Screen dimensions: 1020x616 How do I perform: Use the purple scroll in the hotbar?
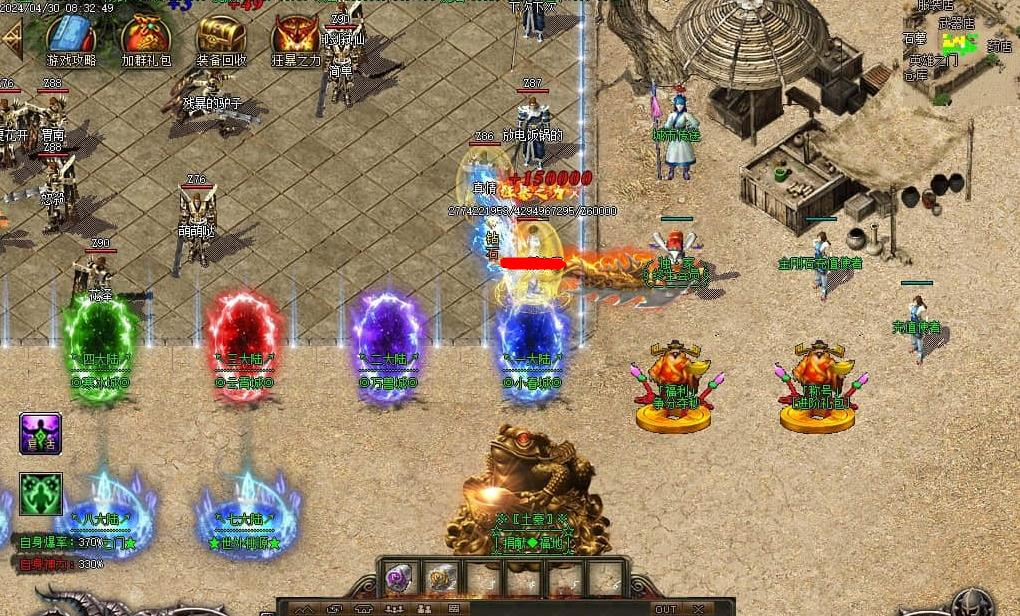[x=400, y=578]
